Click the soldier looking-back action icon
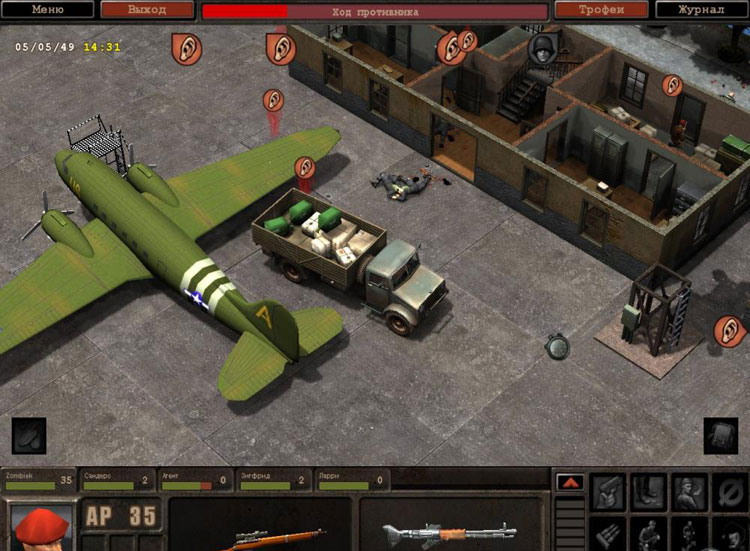The height and width of the screenshot is (551, 750). coord(689,492)
